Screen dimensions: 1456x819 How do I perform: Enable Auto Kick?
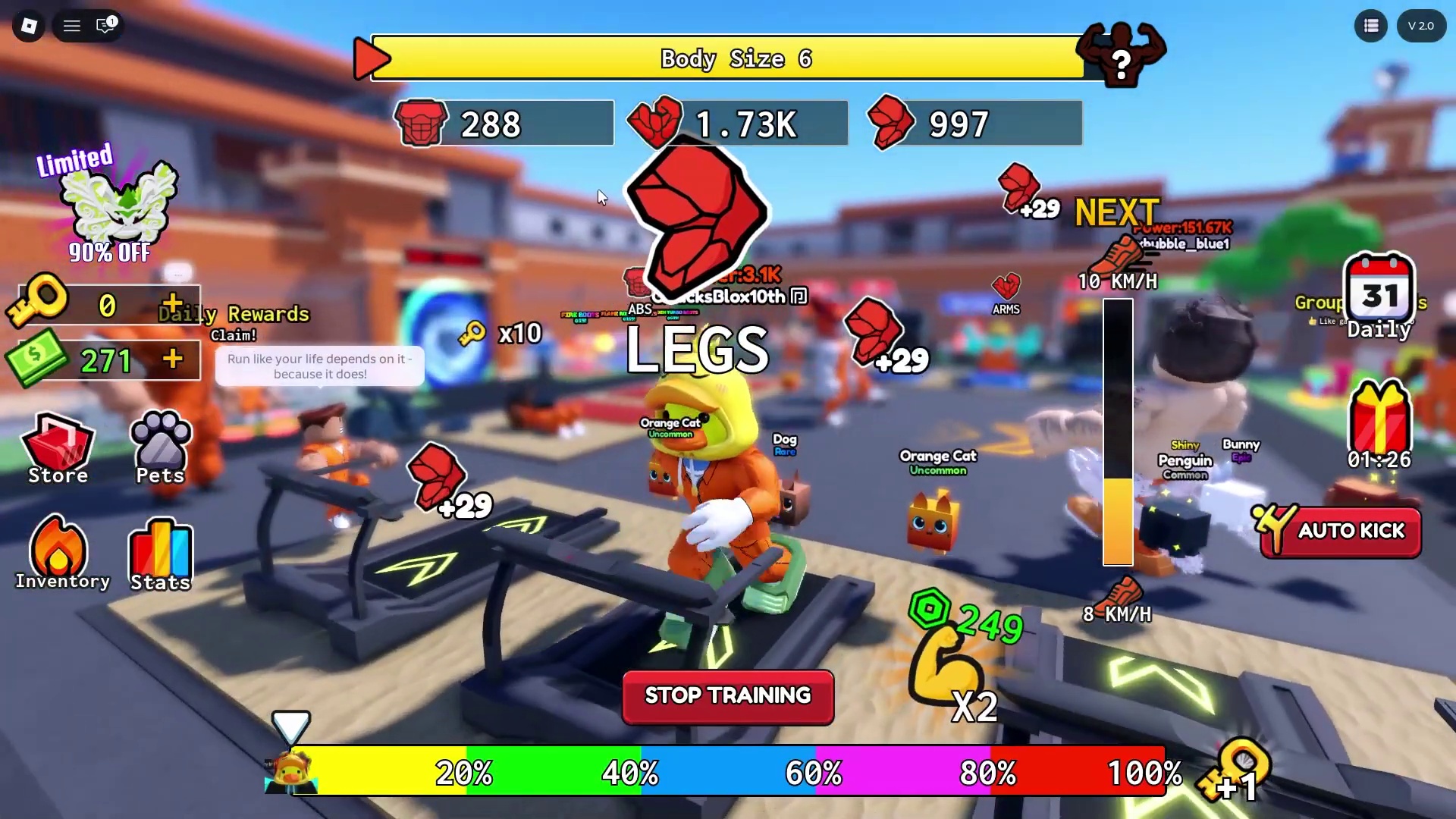[x=1341, y=532]
